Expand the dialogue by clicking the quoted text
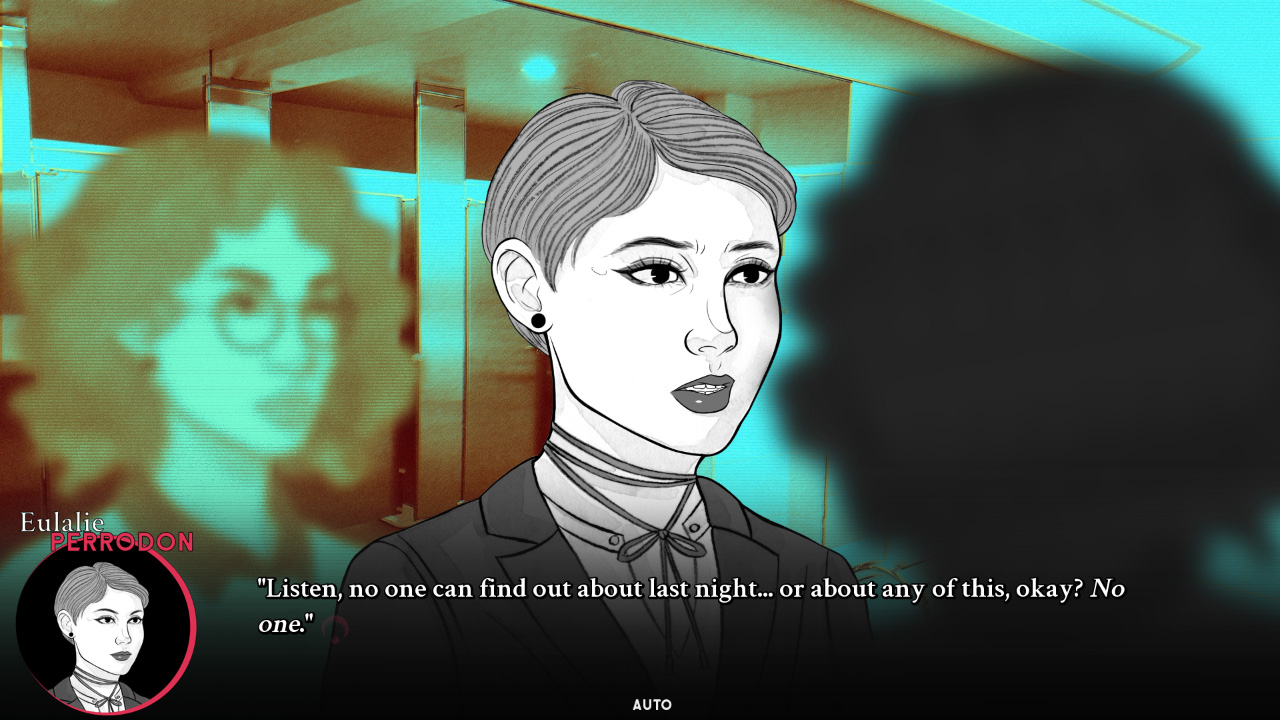Screen dimensions: 1280x720 point(690,588)
